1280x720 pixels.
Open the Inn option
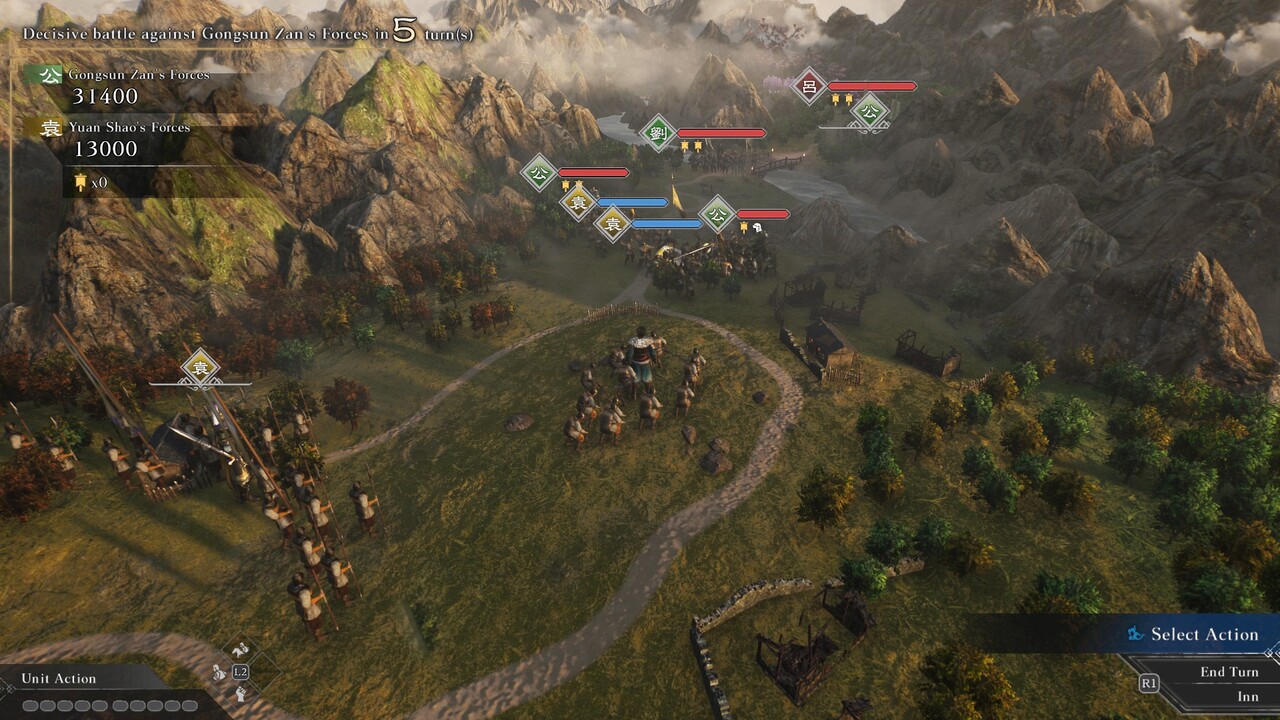pos(1247,696)
